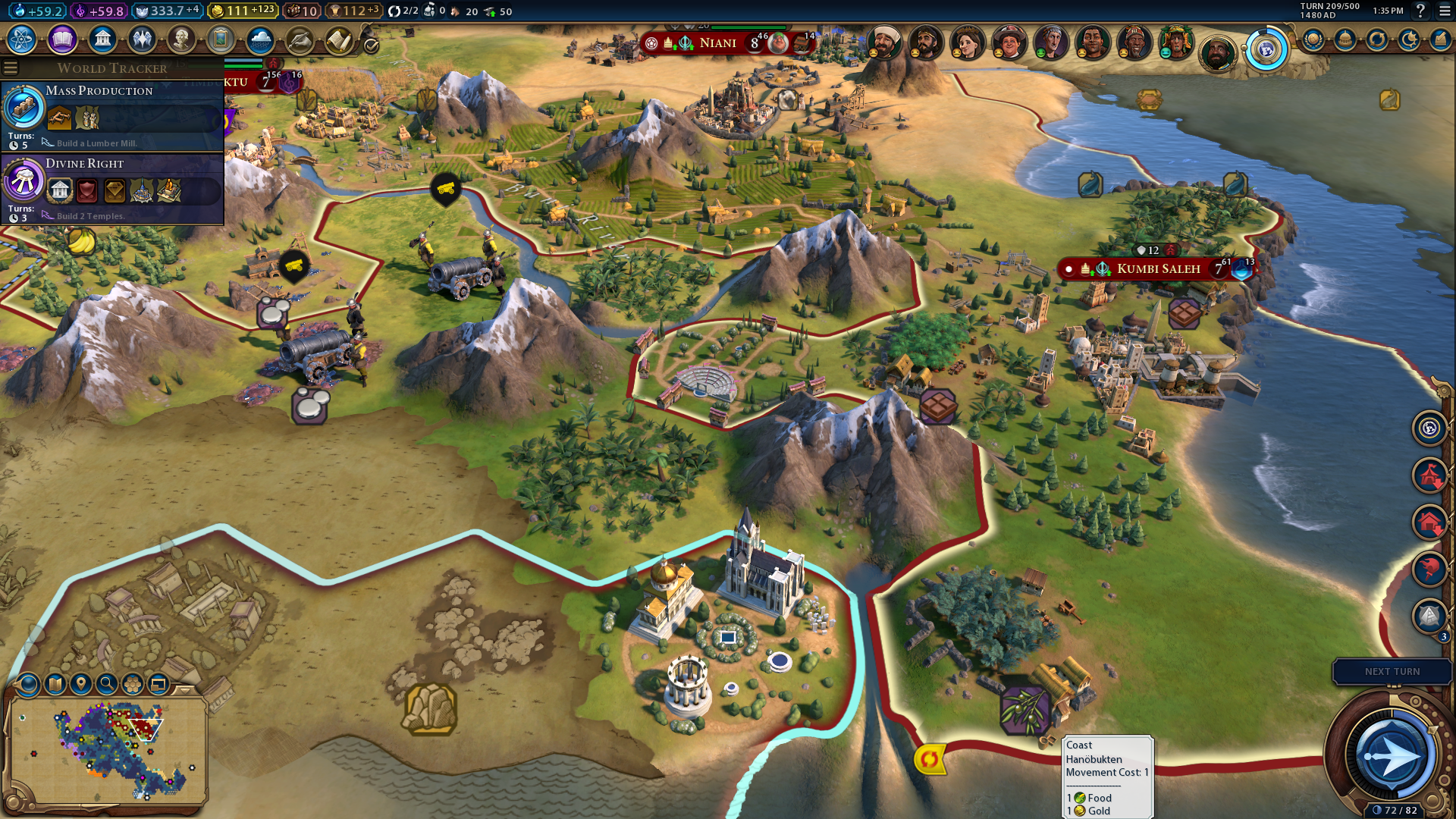Image resolution: width=1456 pixels, height=819 pixels.
Task: Open the World Congress globe ring icon
Action: pyautogui.click(x=1266, y=50)
